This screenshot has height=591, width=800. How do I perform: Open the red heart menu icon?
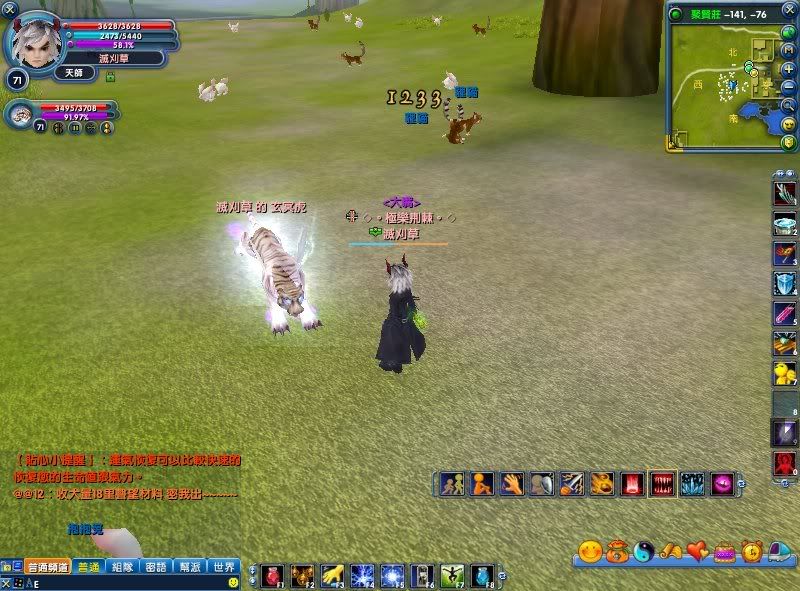click(696, 551)
